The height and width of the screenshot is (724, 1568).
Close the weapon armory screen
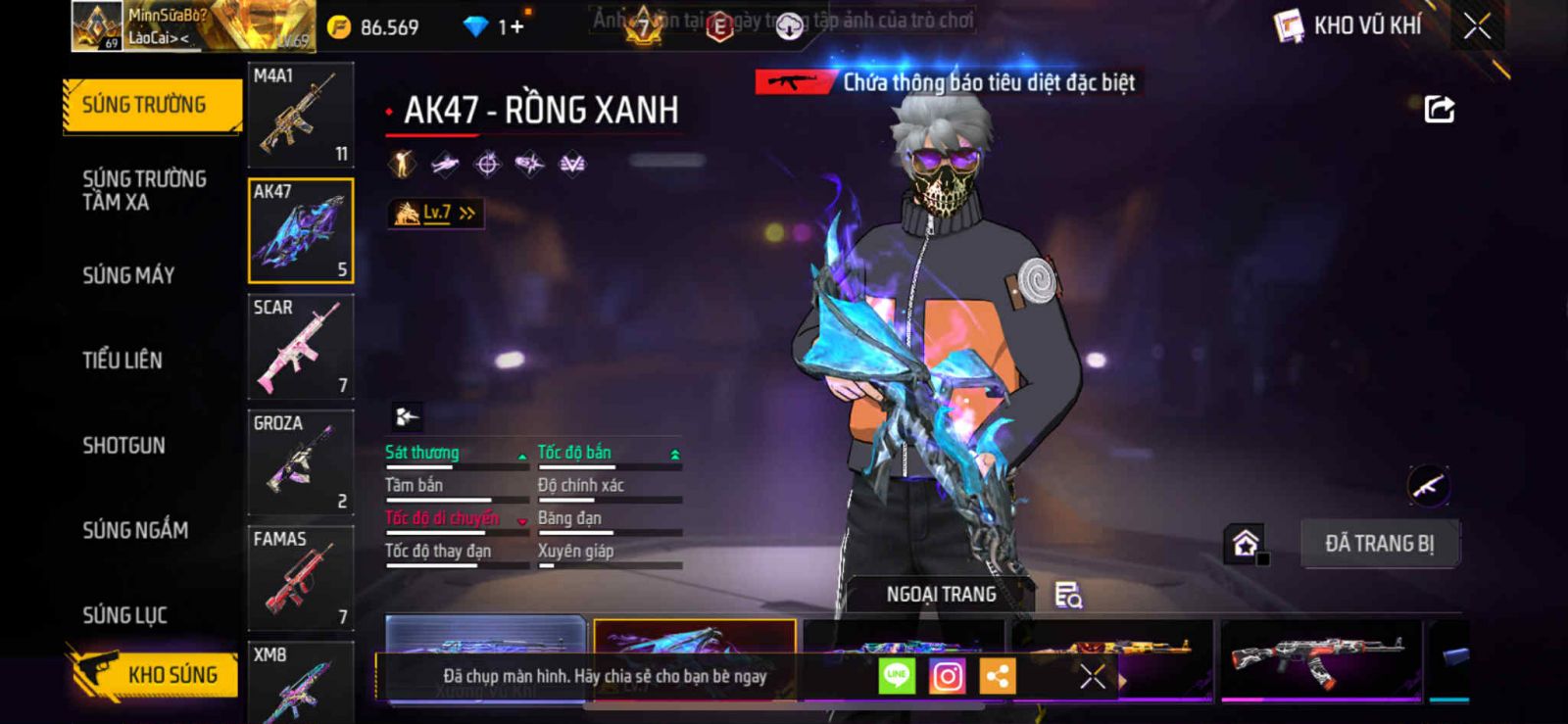(x=1477, y=26)
